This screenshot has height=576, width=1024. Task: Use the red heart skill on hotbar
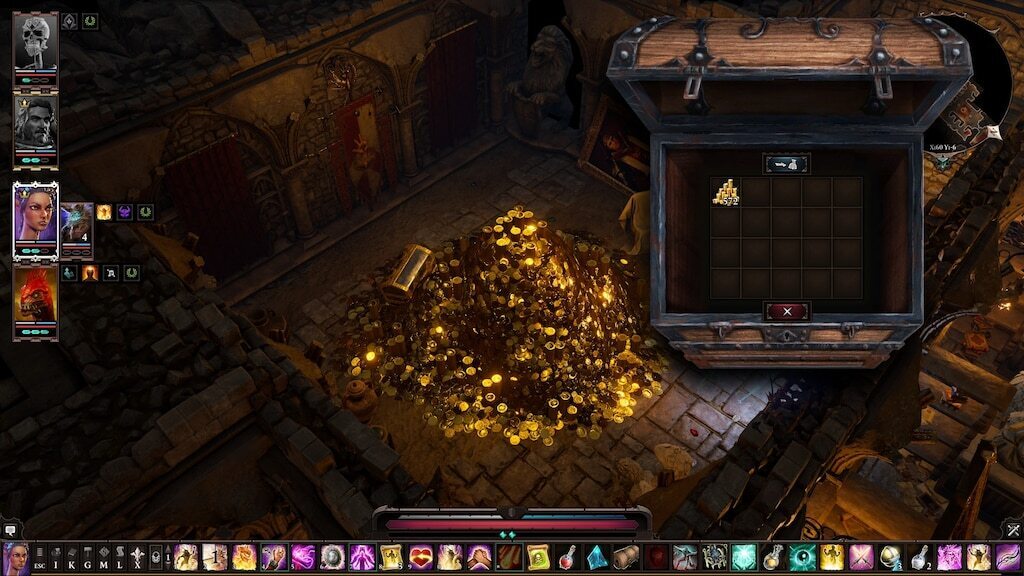pyautogui.click(x=420, y=558)
